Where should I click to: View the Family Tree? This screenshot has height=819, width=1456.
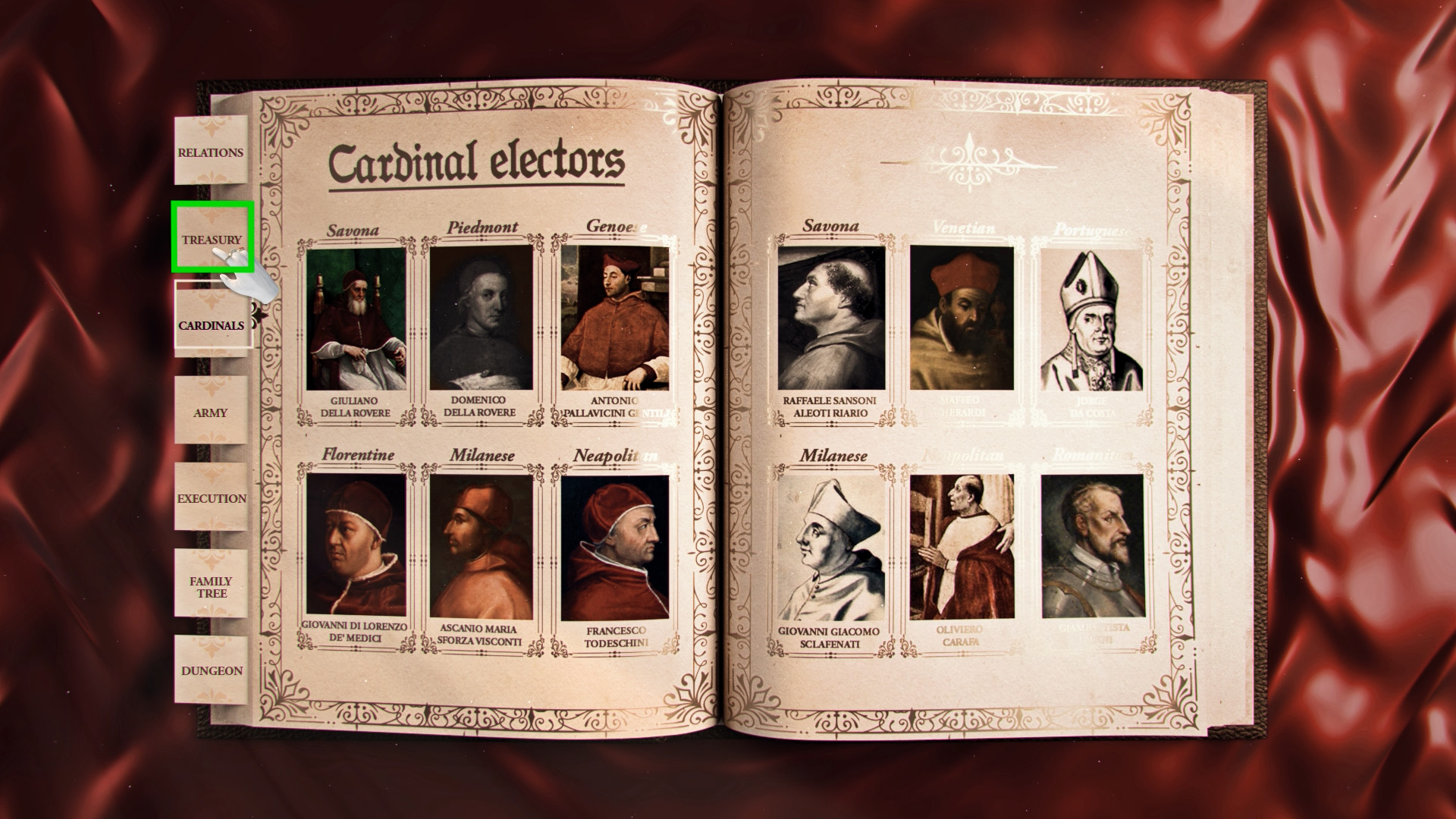[210, 585]
